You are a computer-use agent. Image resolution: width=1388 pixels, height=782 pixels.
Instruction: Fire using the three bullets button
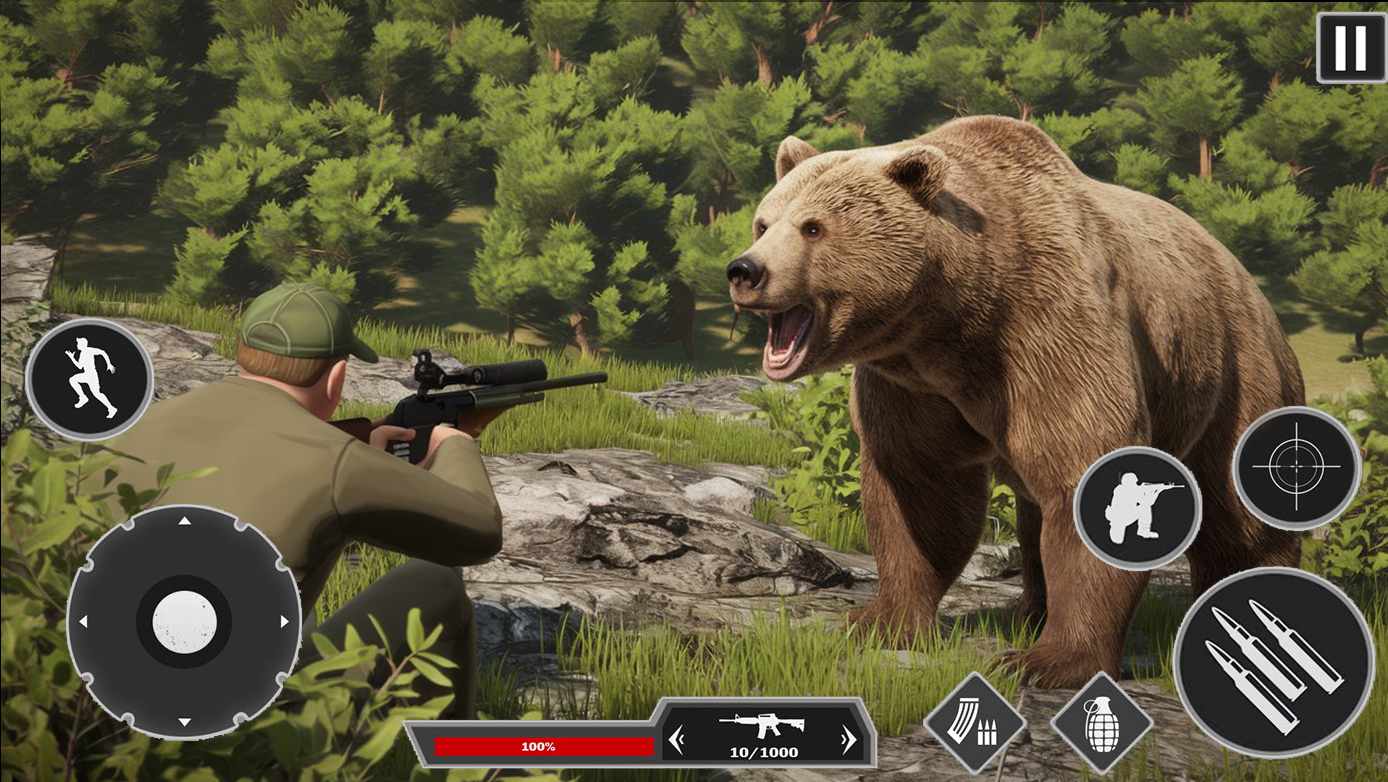pyautogui.click(x=1273, y=662)
